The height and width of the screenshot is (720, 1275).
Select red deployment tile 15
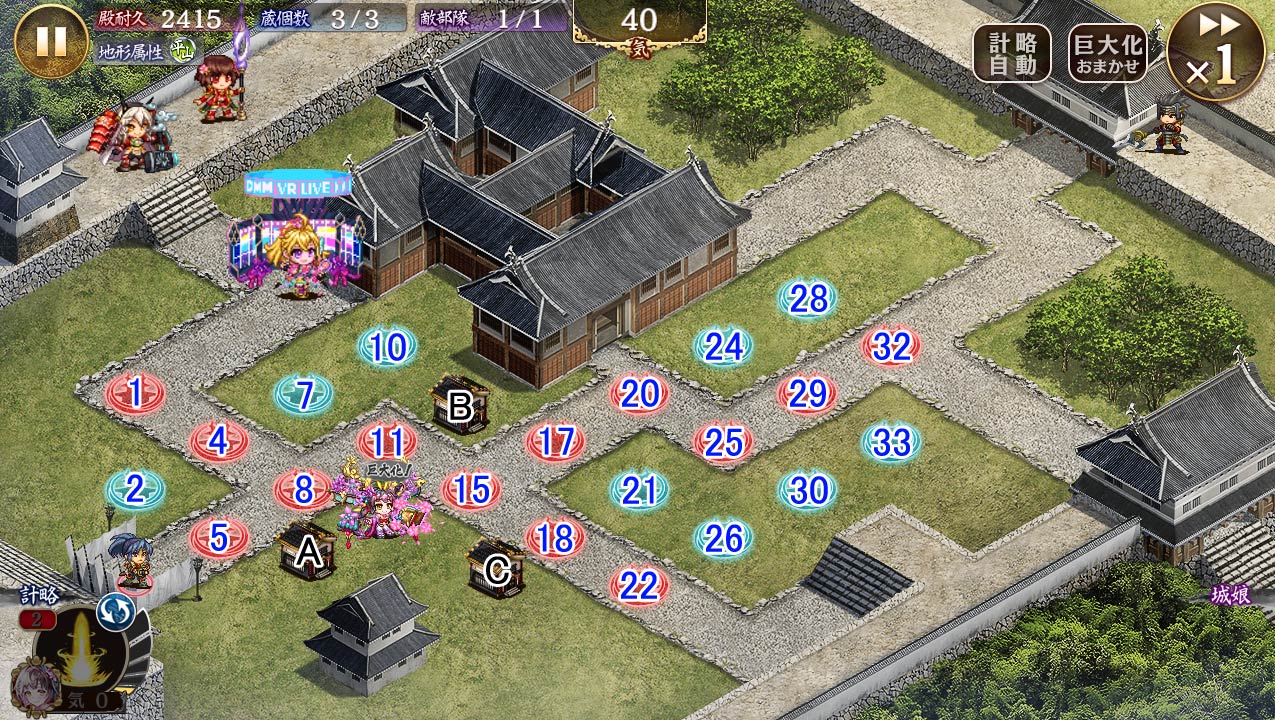471,490
